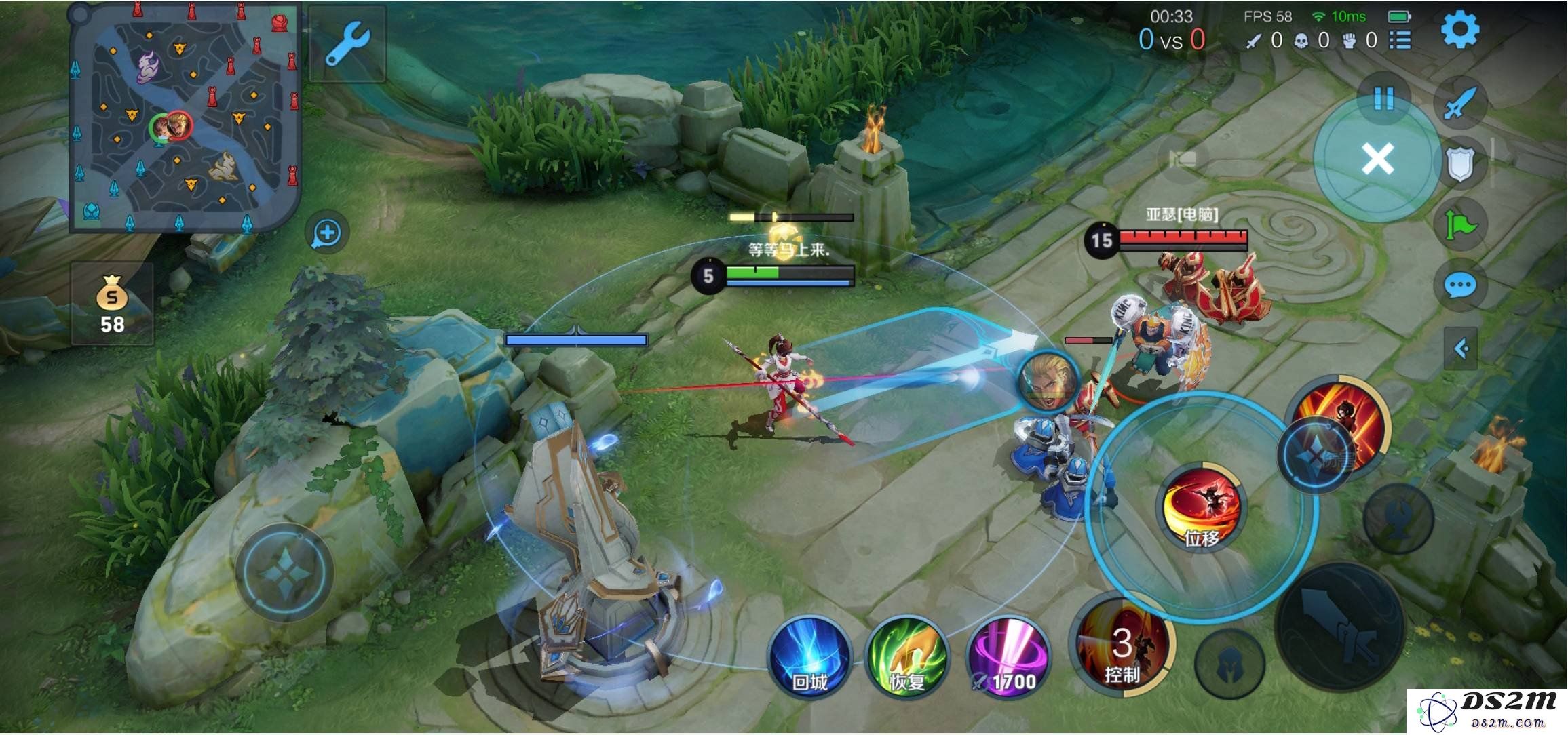Image resolution: width=1568 pixels, height=735 pixels.
Task: Use the 回城 recall ability
Action: 809,656
